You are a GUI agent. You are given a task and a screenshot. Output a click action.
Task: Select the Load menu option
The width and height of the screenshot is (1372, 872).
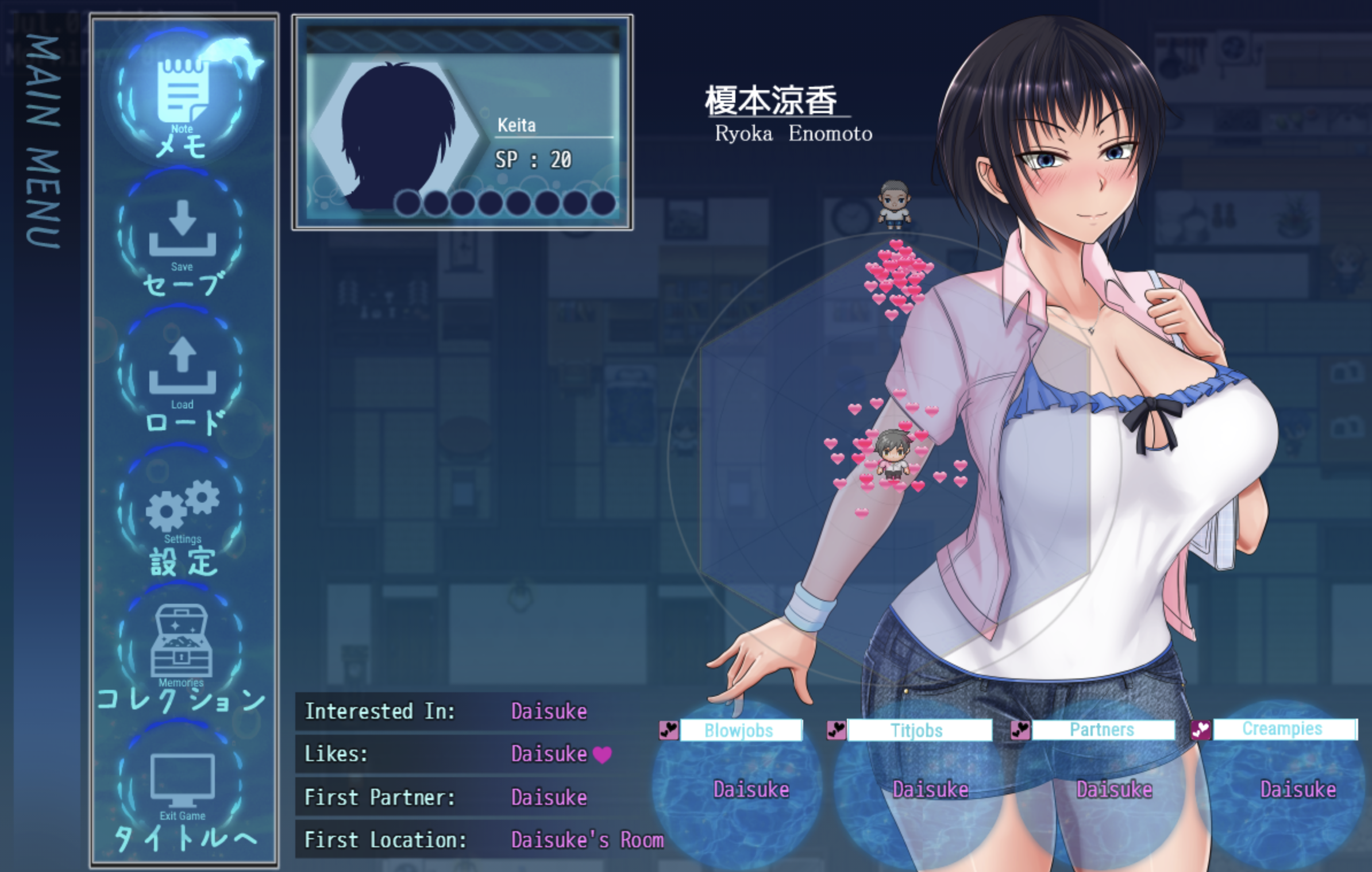point(182,373)
